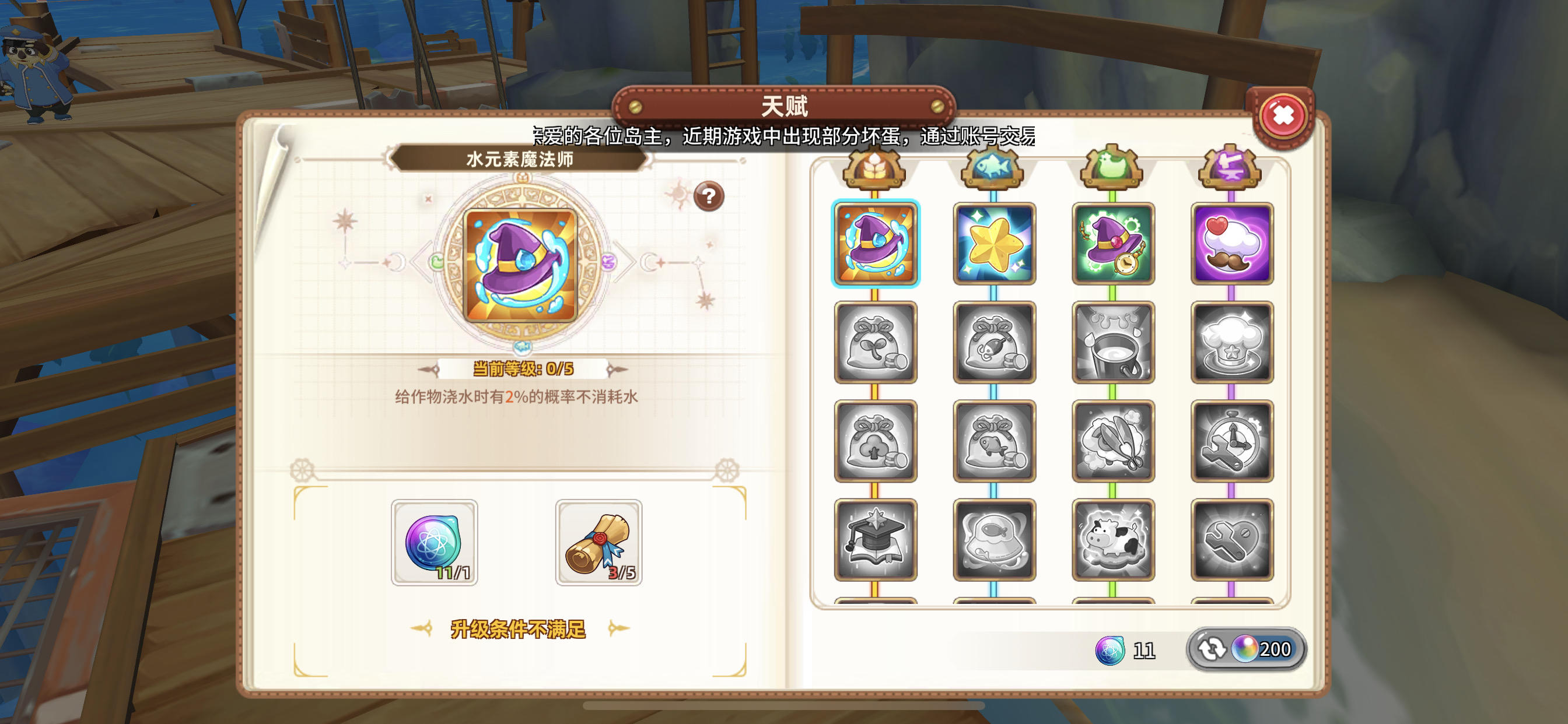Click the cow talent icon

(x=1112, y=542)
